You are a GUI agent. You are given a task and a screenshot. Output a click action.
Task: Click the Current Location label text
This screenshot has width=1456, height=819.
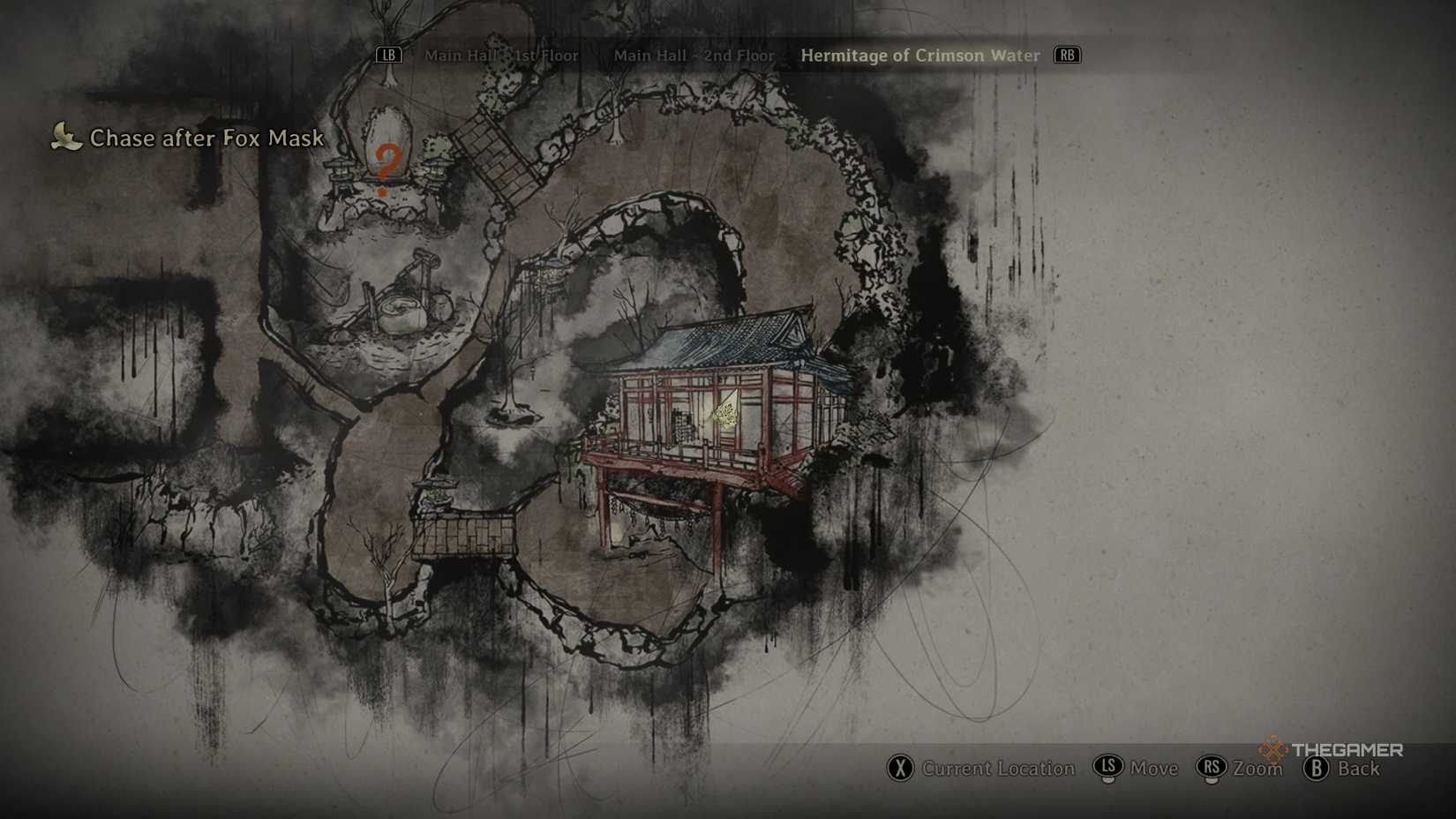click(x=1002, y=769)
